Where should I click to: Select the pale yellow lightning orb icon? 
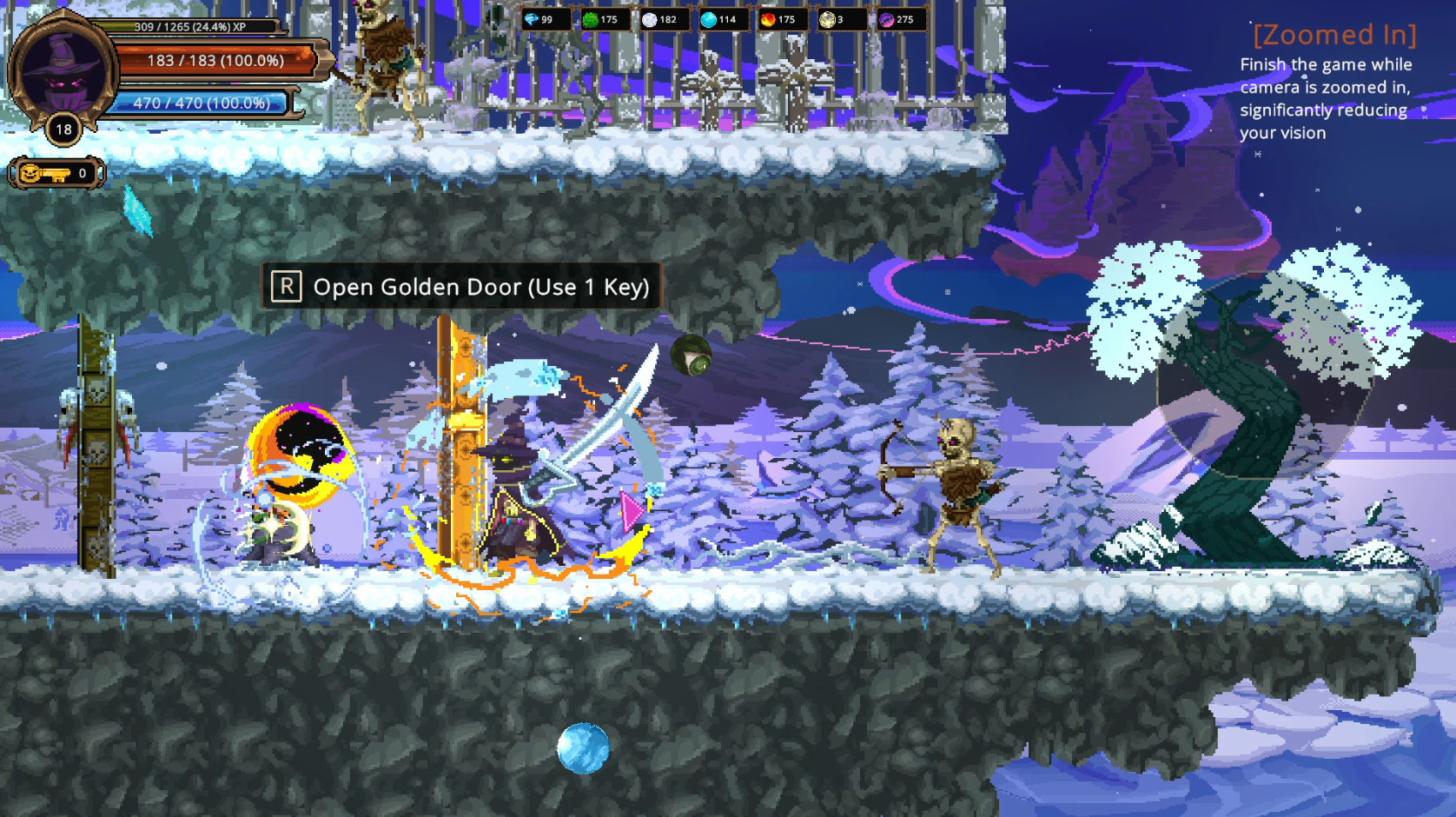tap(827, 19)
